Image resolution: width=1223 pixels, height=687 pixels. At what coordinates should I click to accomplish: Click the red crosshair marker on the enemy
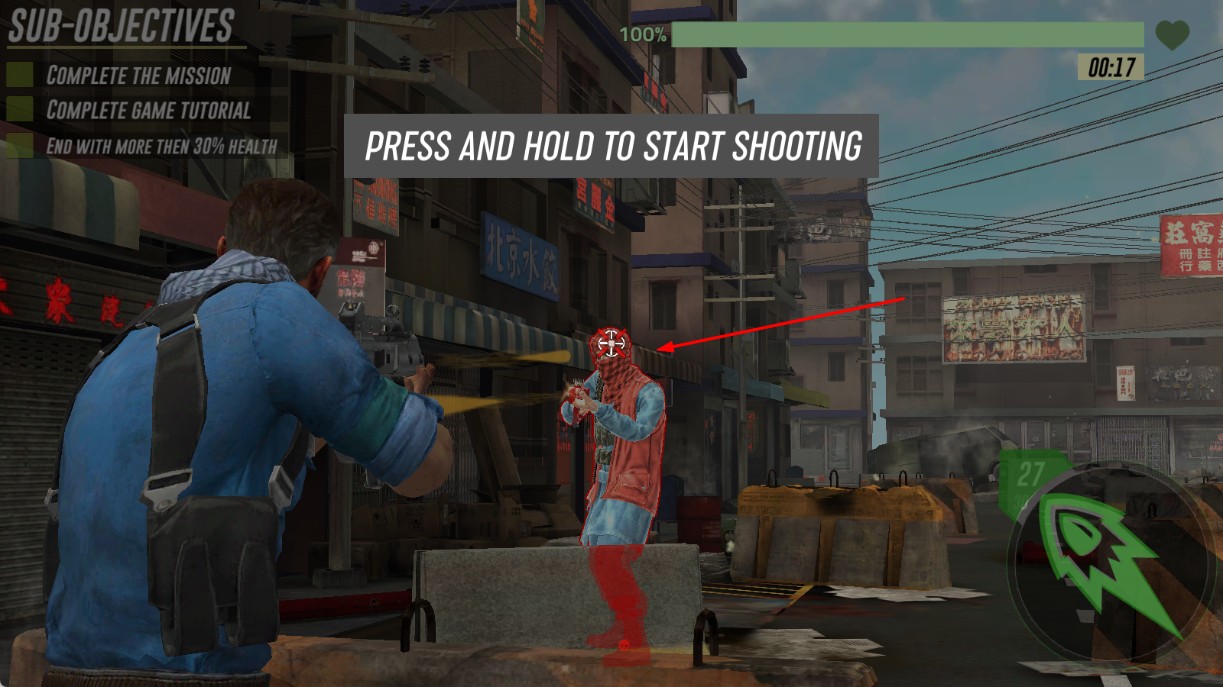610,346
